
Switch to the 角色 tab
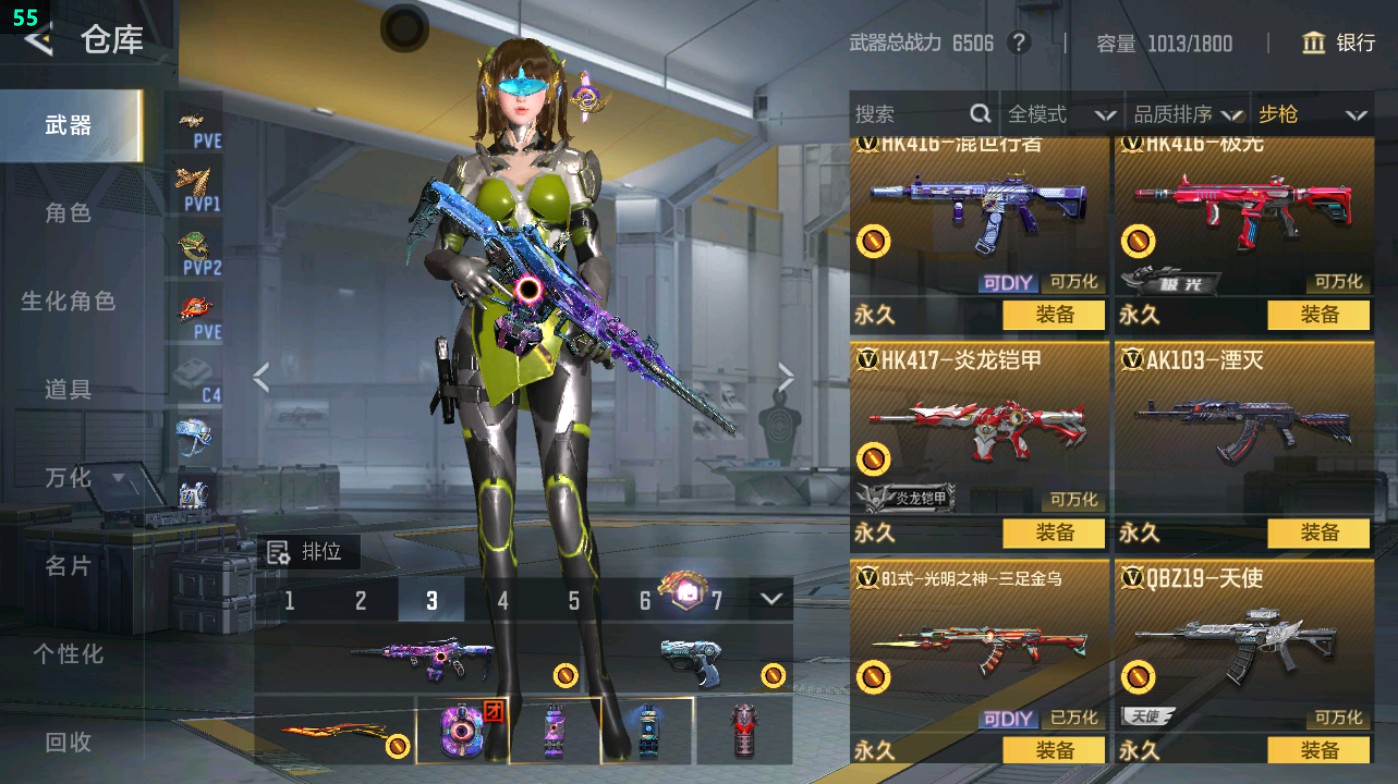[x=68, y=213]
